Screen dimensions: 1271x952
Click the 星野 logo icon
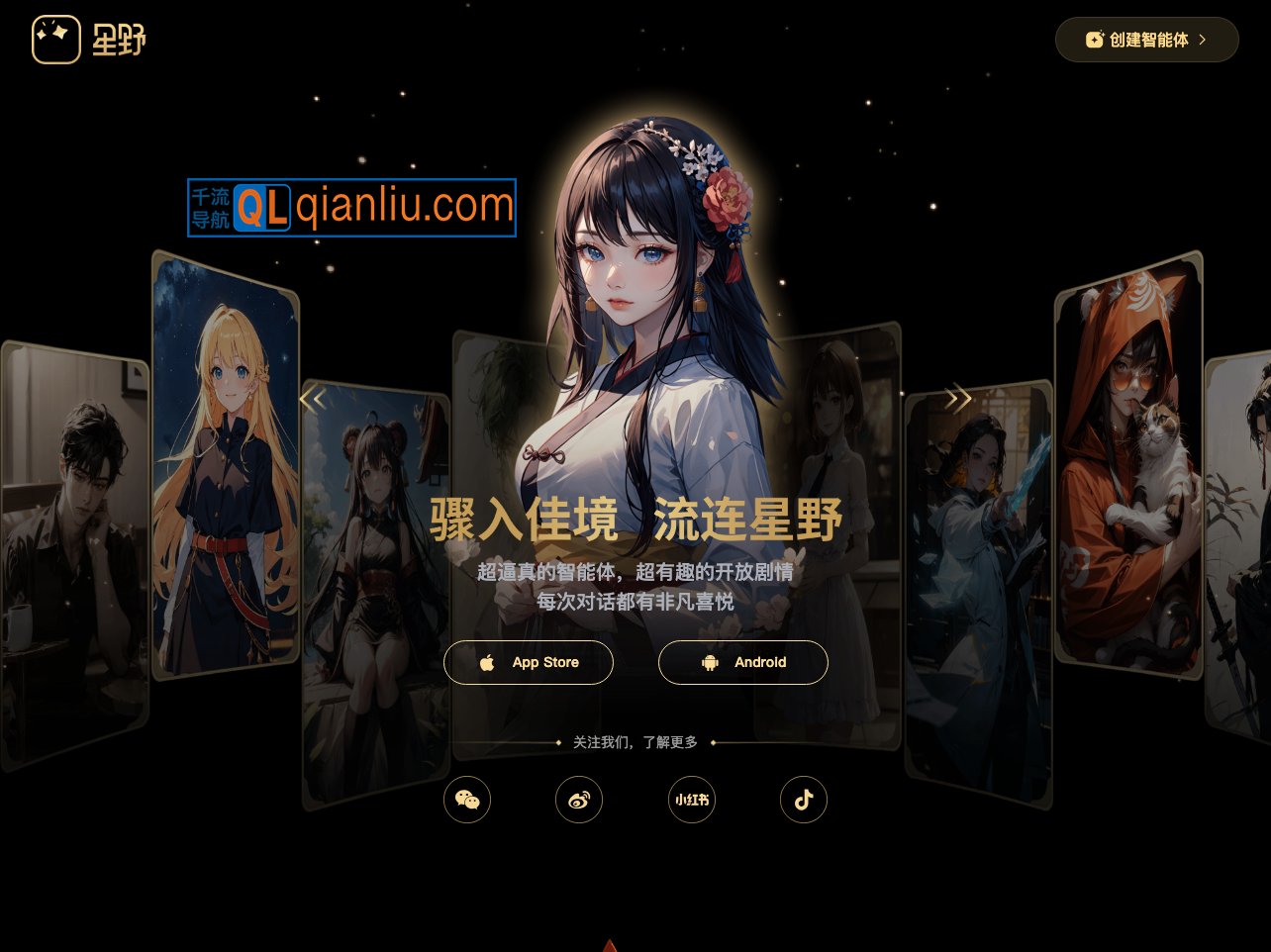tap(56, 39)
